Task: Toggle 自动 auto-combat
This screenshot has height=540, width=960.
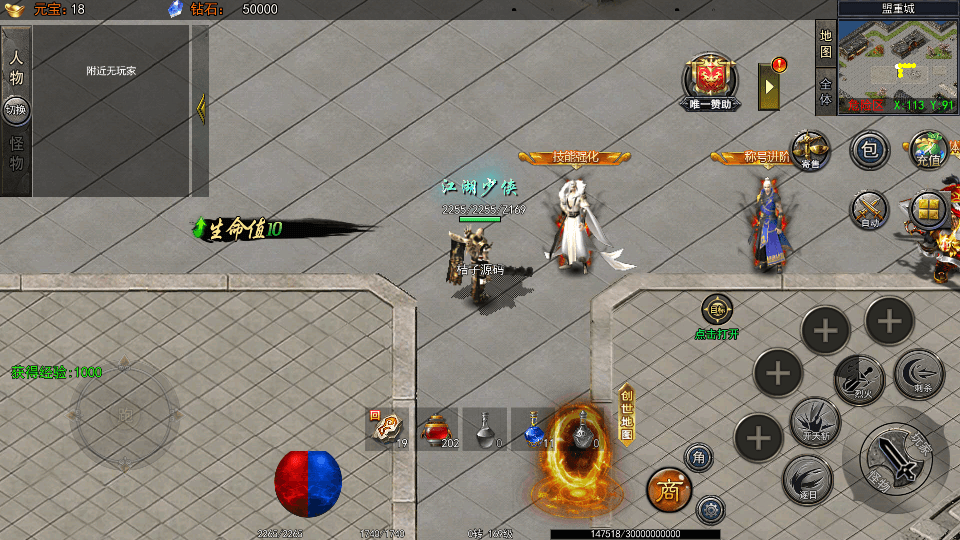Action: click(869, 210)
